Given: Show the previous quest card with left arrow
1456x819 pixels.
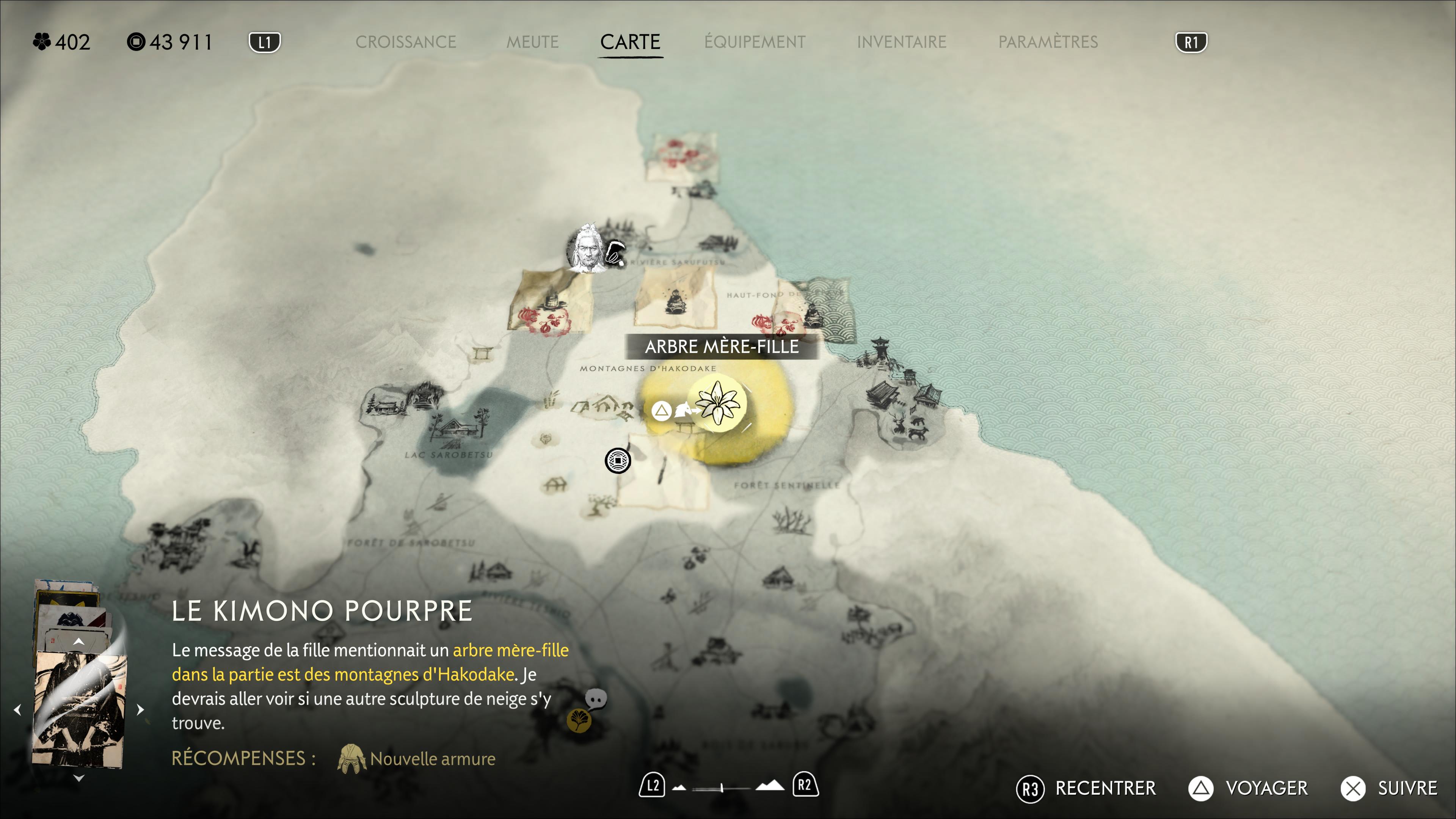Looking at the screenshot, I should (17, 709).
